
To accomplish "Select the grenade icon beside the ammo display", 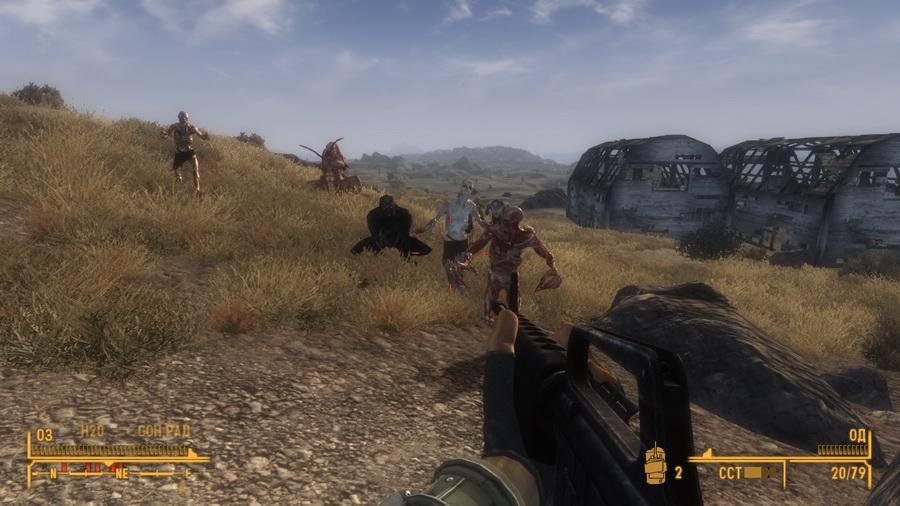I will pos(656,466).
